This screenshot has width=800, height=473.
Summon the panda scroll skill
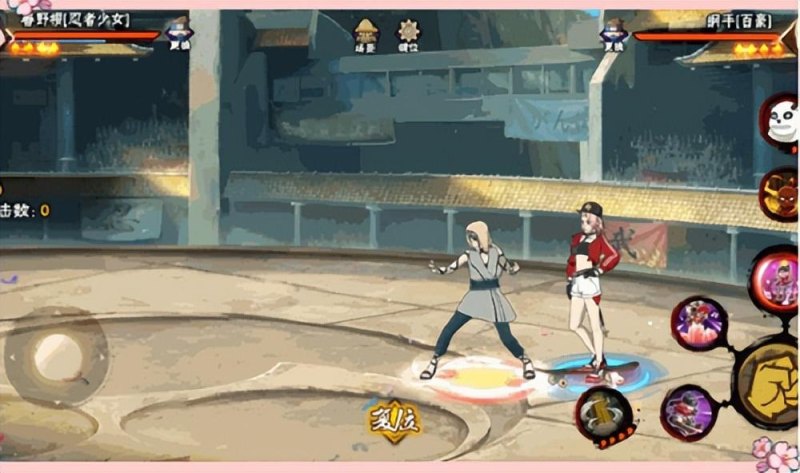(778, 123)
